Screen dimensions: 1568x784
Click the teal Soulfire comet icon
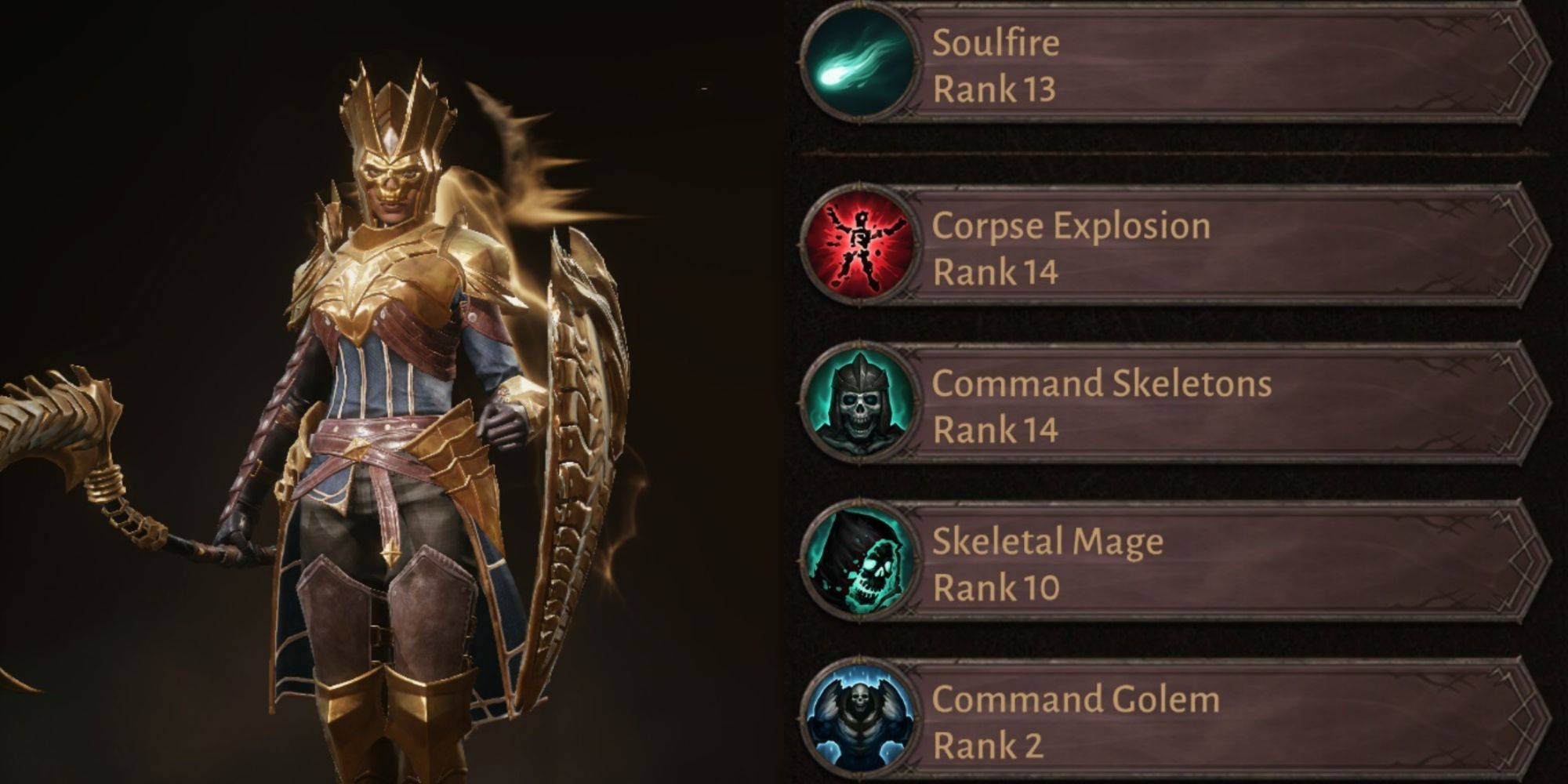859,64
